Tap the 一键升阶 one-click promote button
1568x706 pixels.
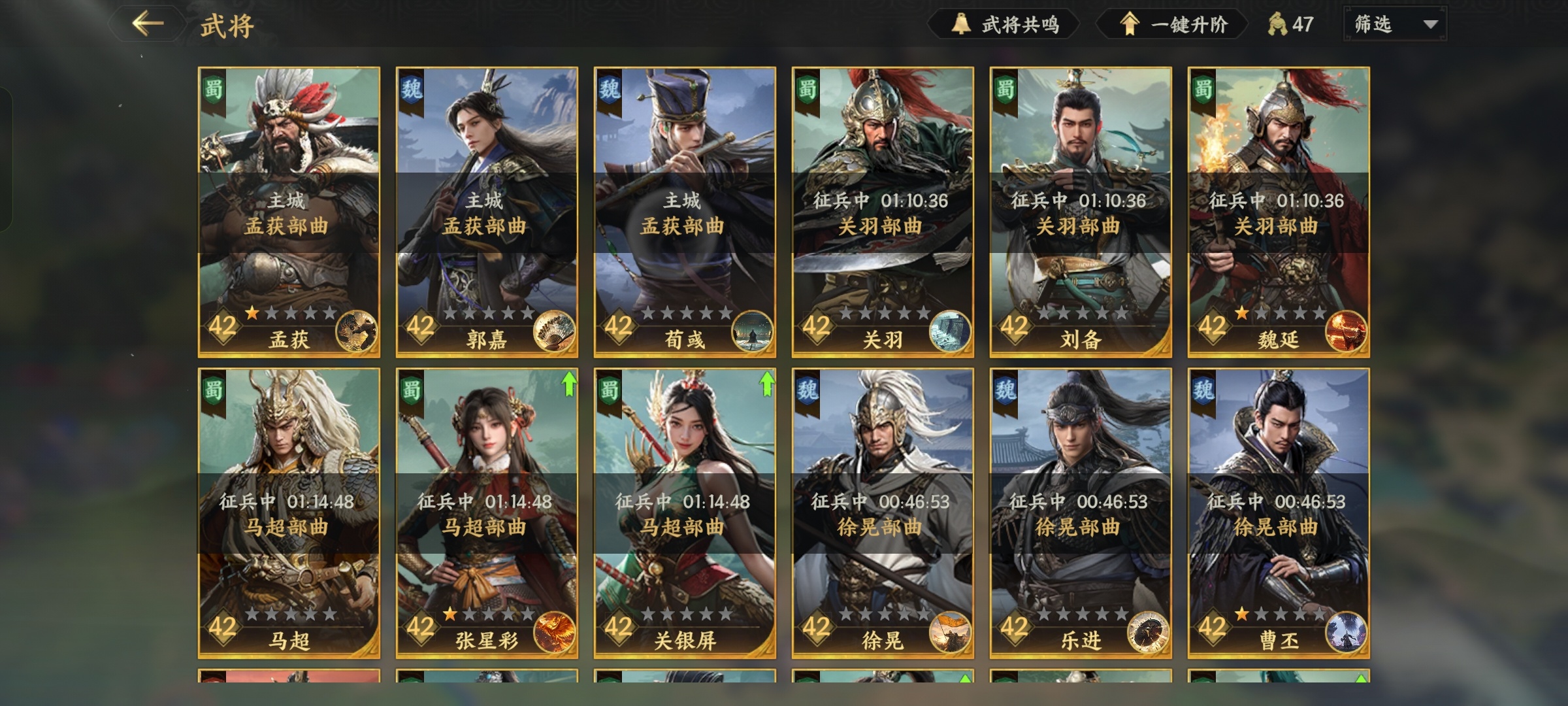1173,25
